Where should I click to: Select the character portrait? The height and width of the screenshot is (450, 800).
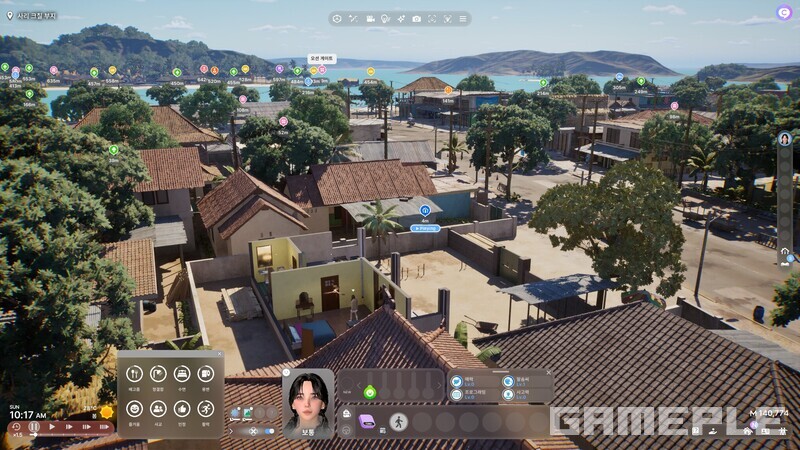pos(308,400)
